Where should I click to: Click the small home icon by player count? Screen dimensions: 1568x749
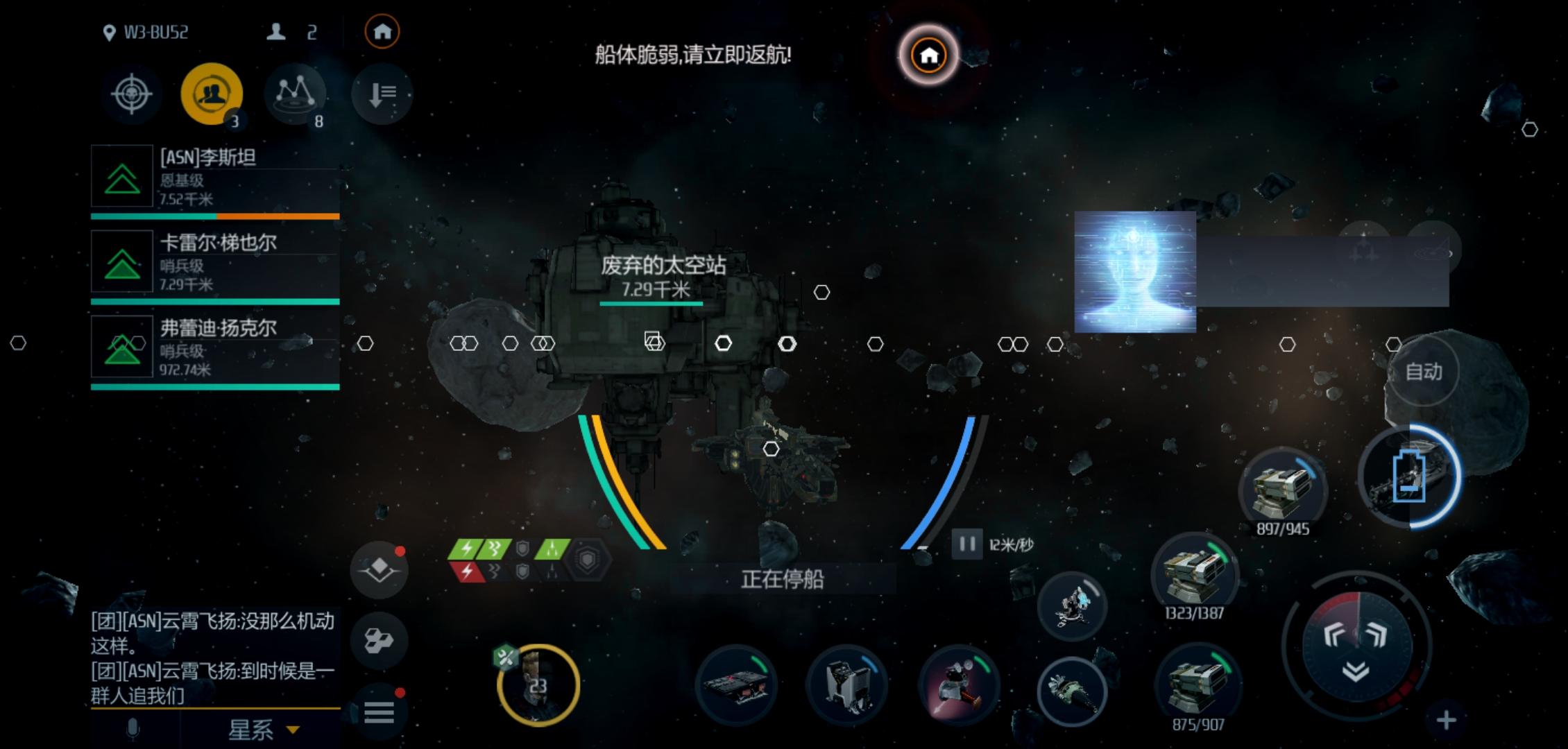[382, 32]
